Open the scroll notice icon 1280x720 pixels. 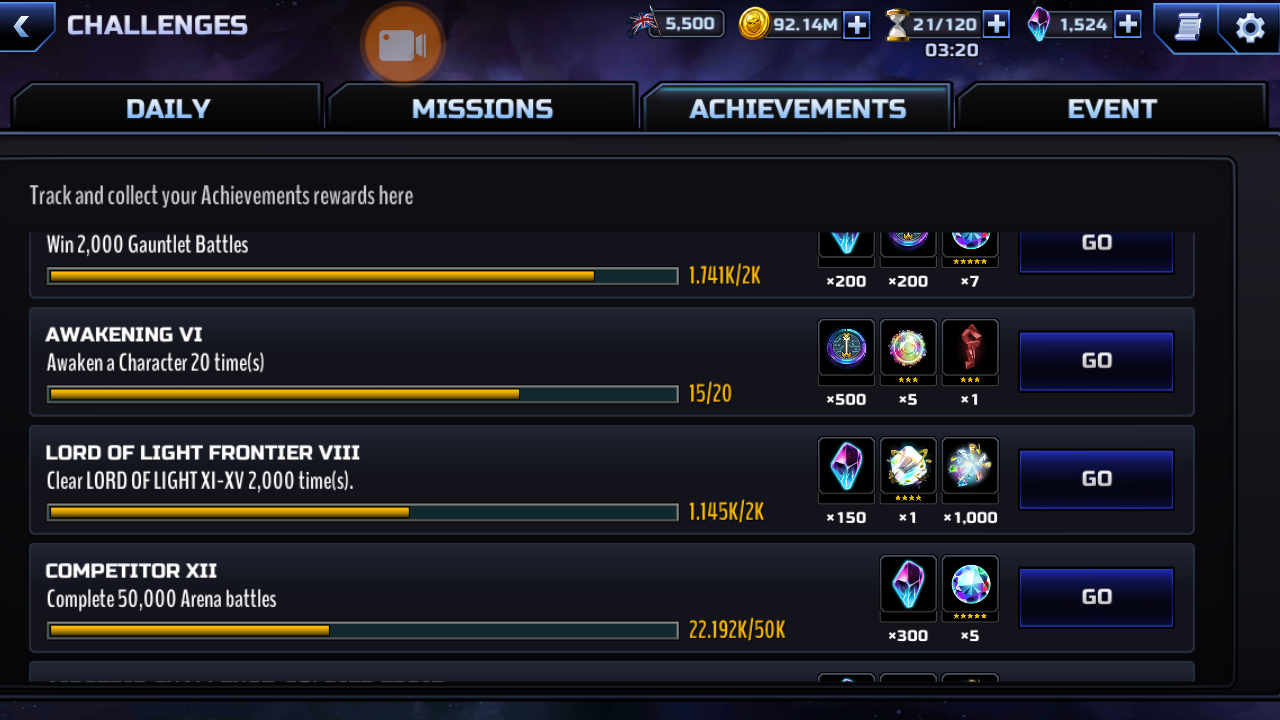[x=1188, y=27]
